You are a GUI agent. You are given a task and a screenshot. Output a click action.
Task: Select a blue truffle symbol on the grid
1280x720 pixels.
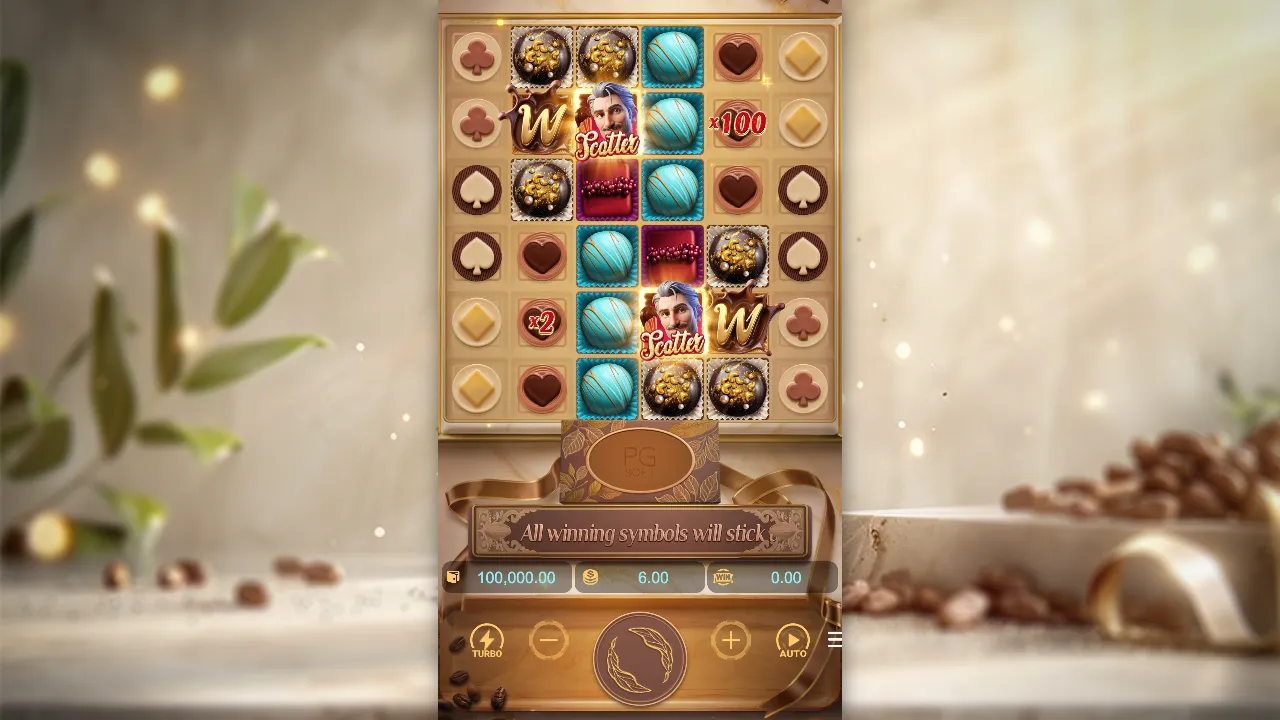(672, 57)
